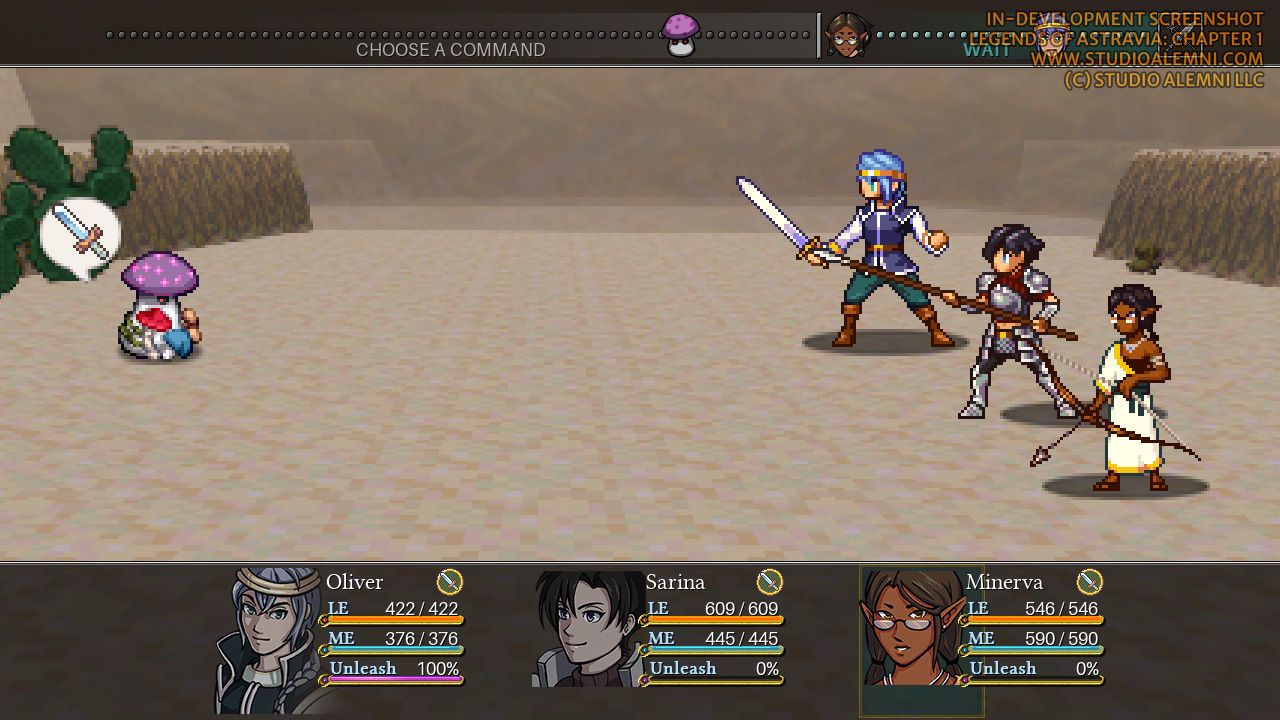
Task: Click the sword icon beside Sarina's name
Action: 769,582
